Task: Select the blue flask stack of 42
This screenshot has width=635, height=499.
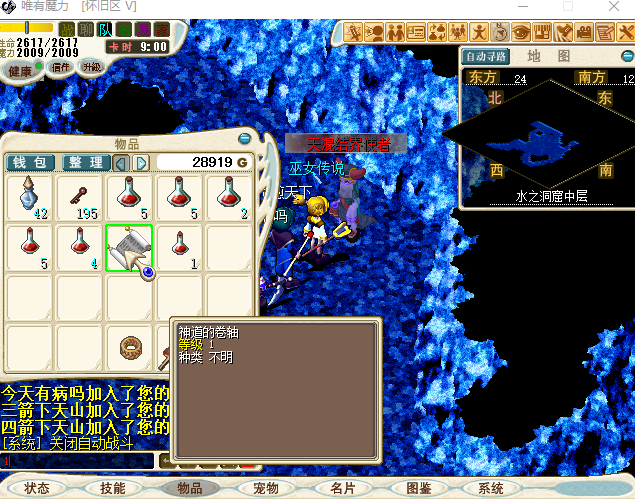Action: pos(31,197)
